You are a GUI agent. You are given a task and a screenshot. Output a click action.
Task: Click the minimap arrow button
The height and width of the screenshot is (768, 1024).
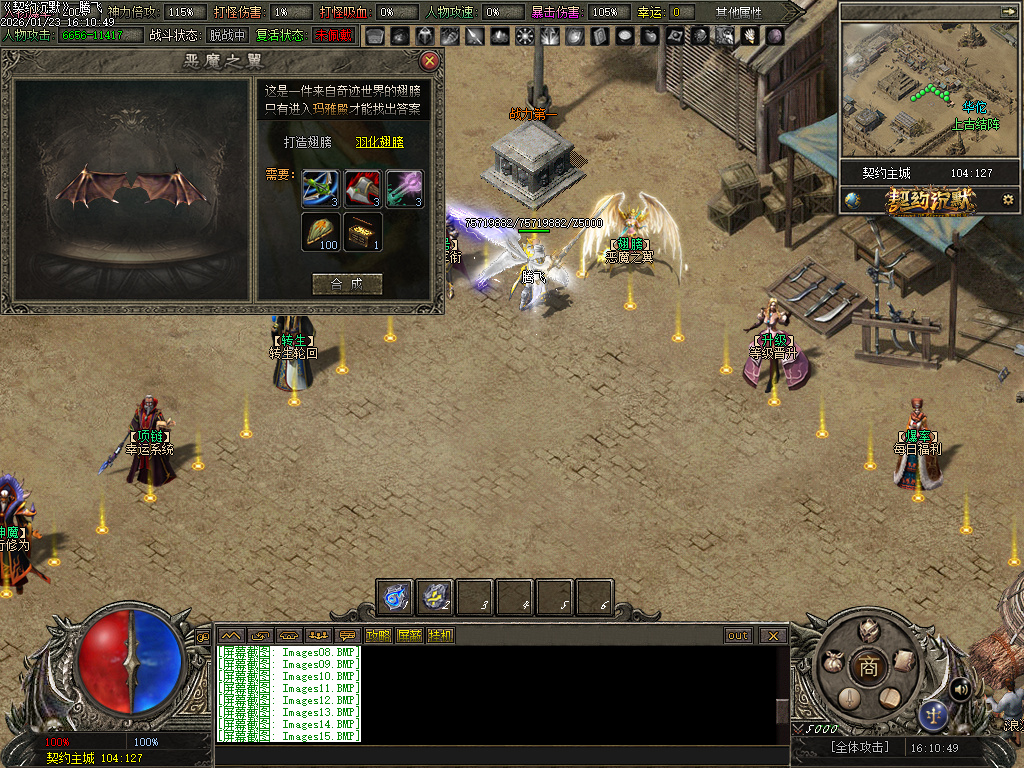pos(1007,11)
